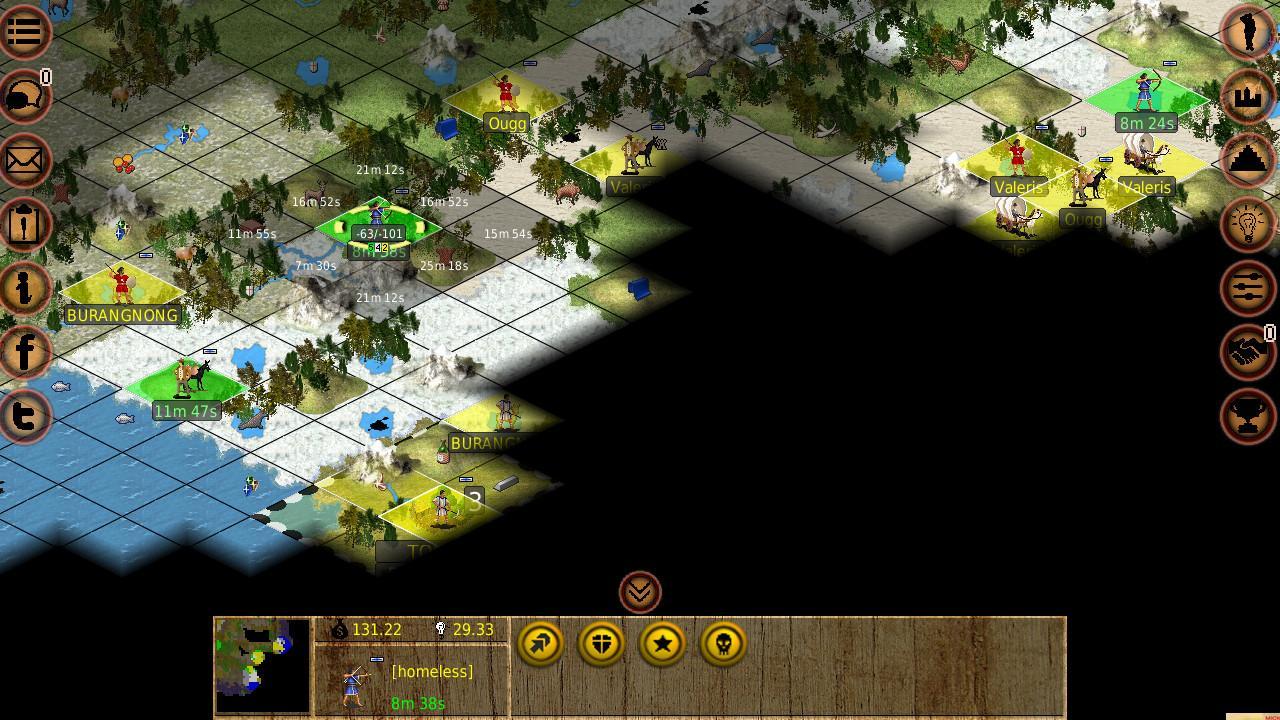The image size is (1280, 720).
Task: Disband unit with the skull button
Action: click(723, 644)
